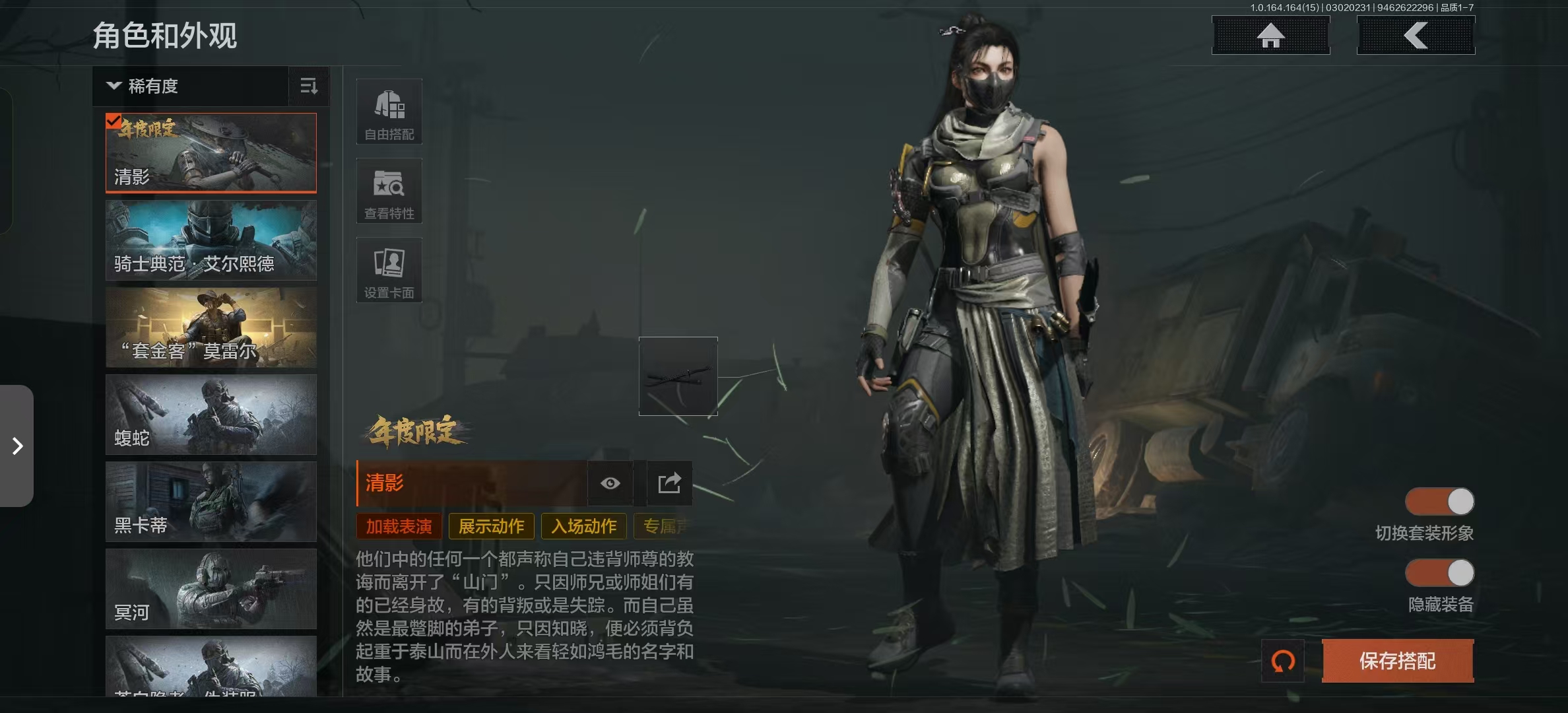
Task: Choose the 骑士典范·艾尔熙德 skin
Action: click(x=211, y=240)
